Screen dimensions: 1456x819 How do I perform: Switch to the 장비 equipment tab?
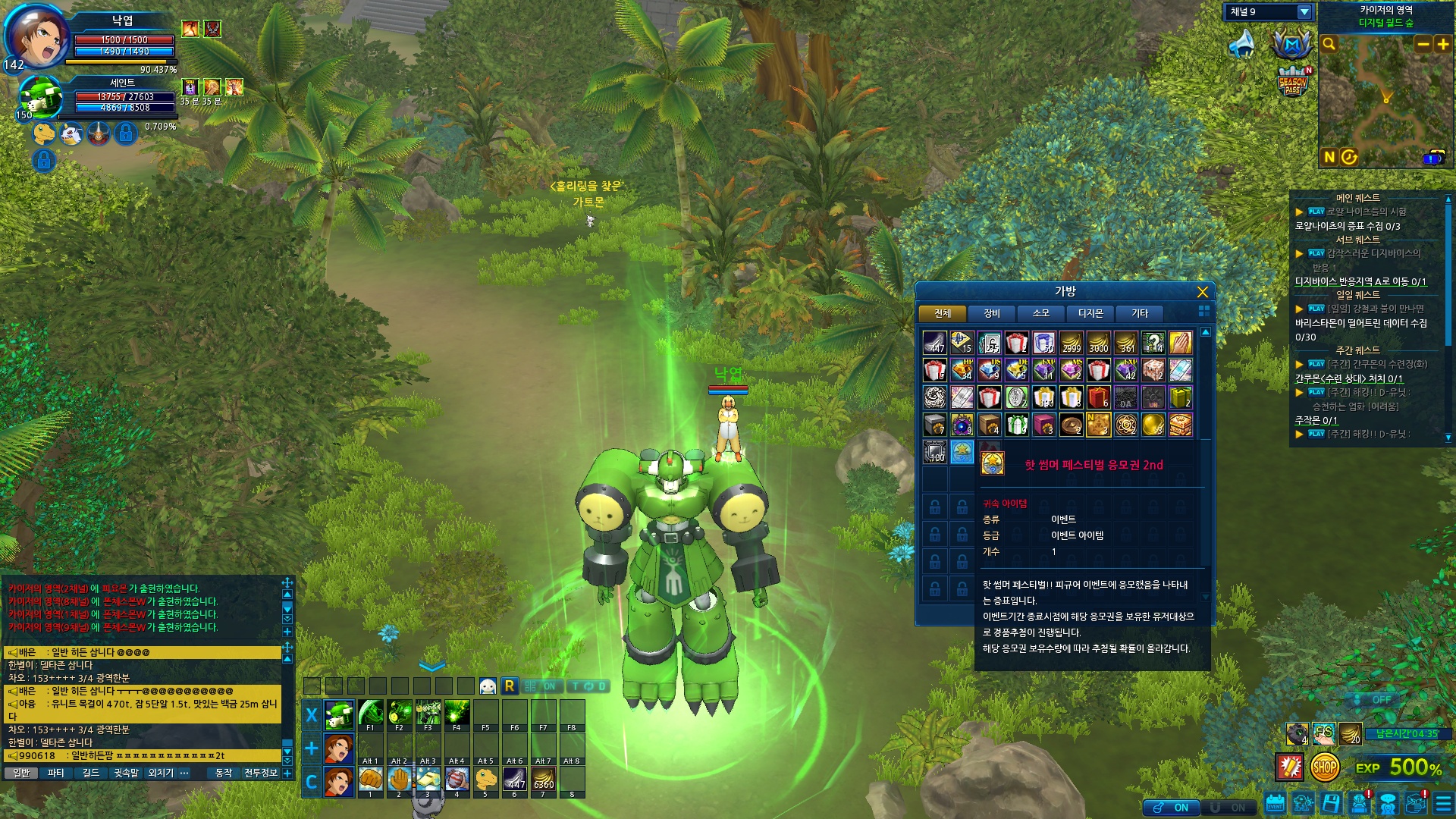[x=992, y=313]
